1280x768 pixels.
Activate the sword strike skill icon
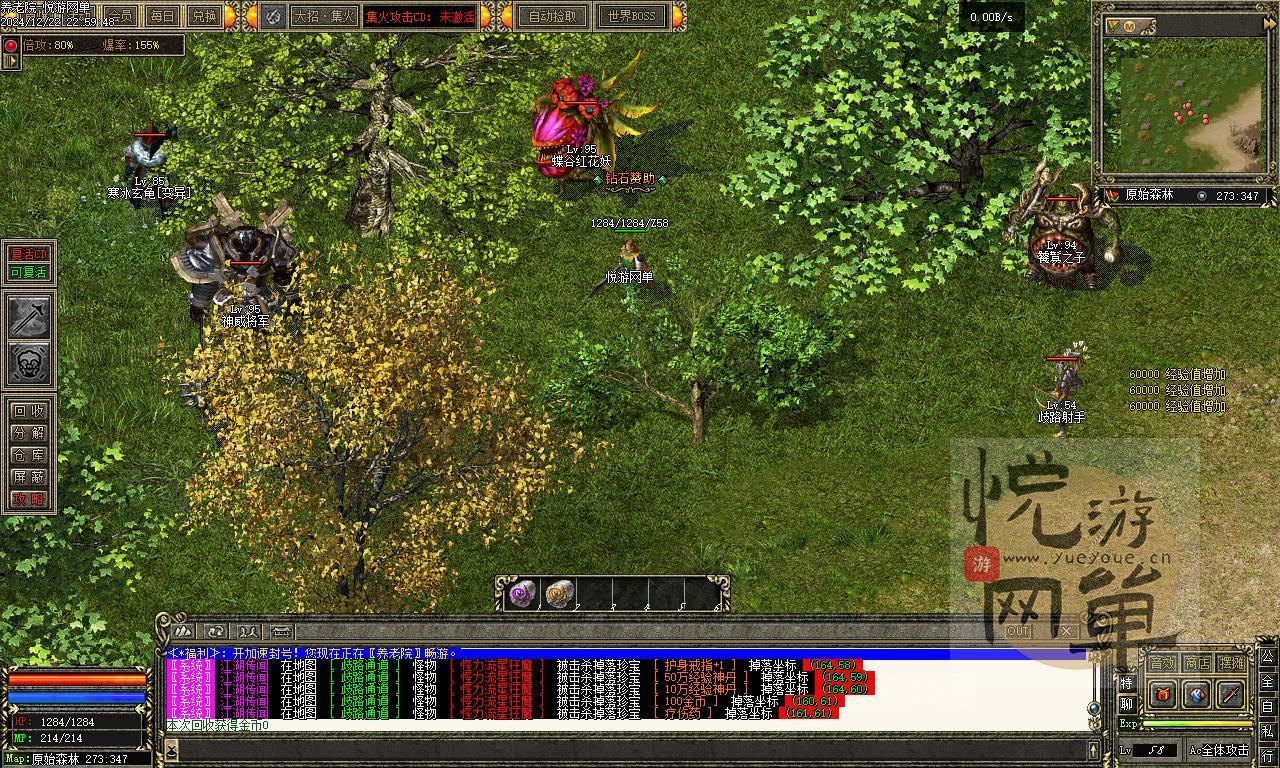pos(30,316)
